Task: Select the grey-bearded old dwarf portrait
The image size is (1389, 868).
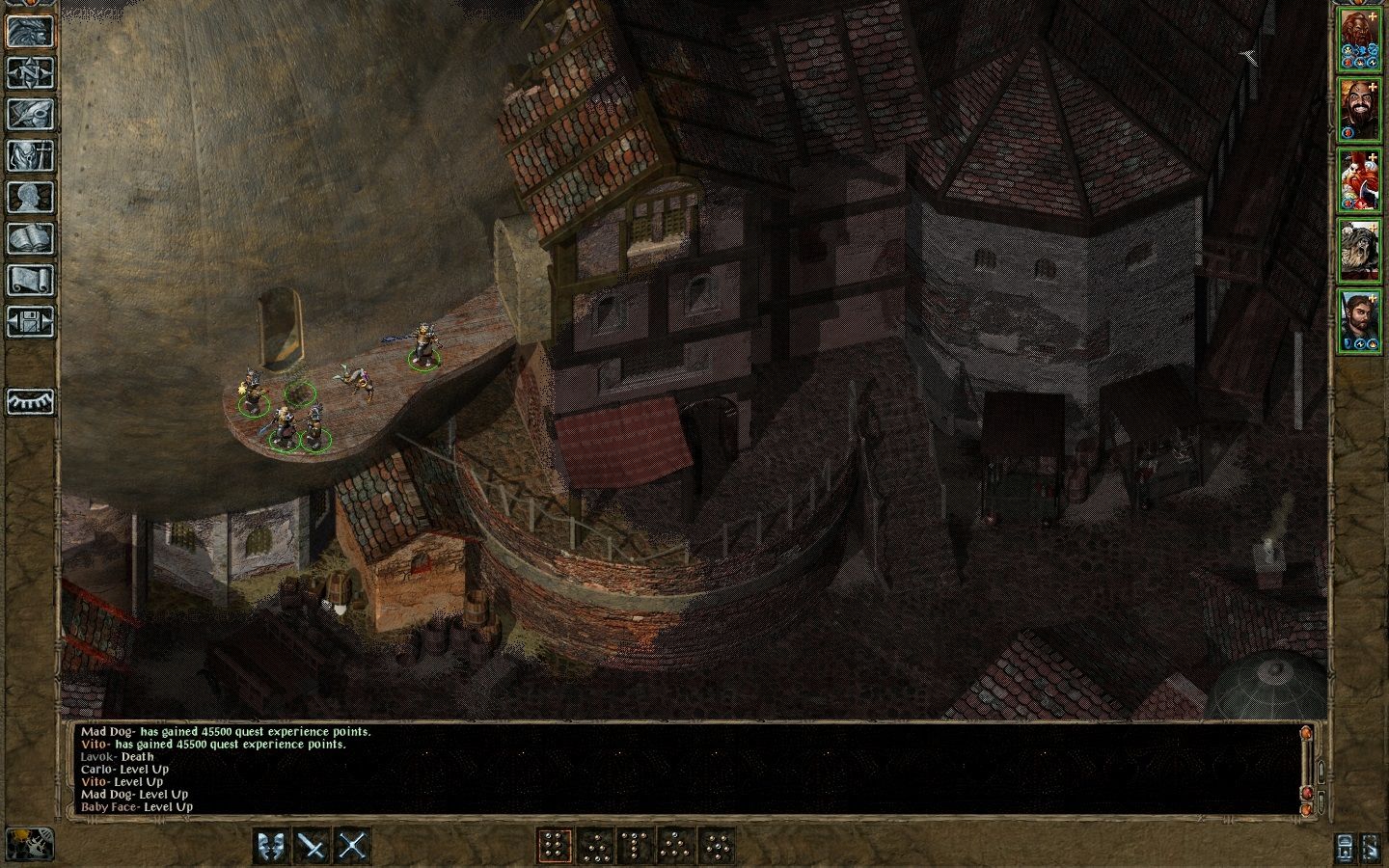Action: coord(1359,250)
